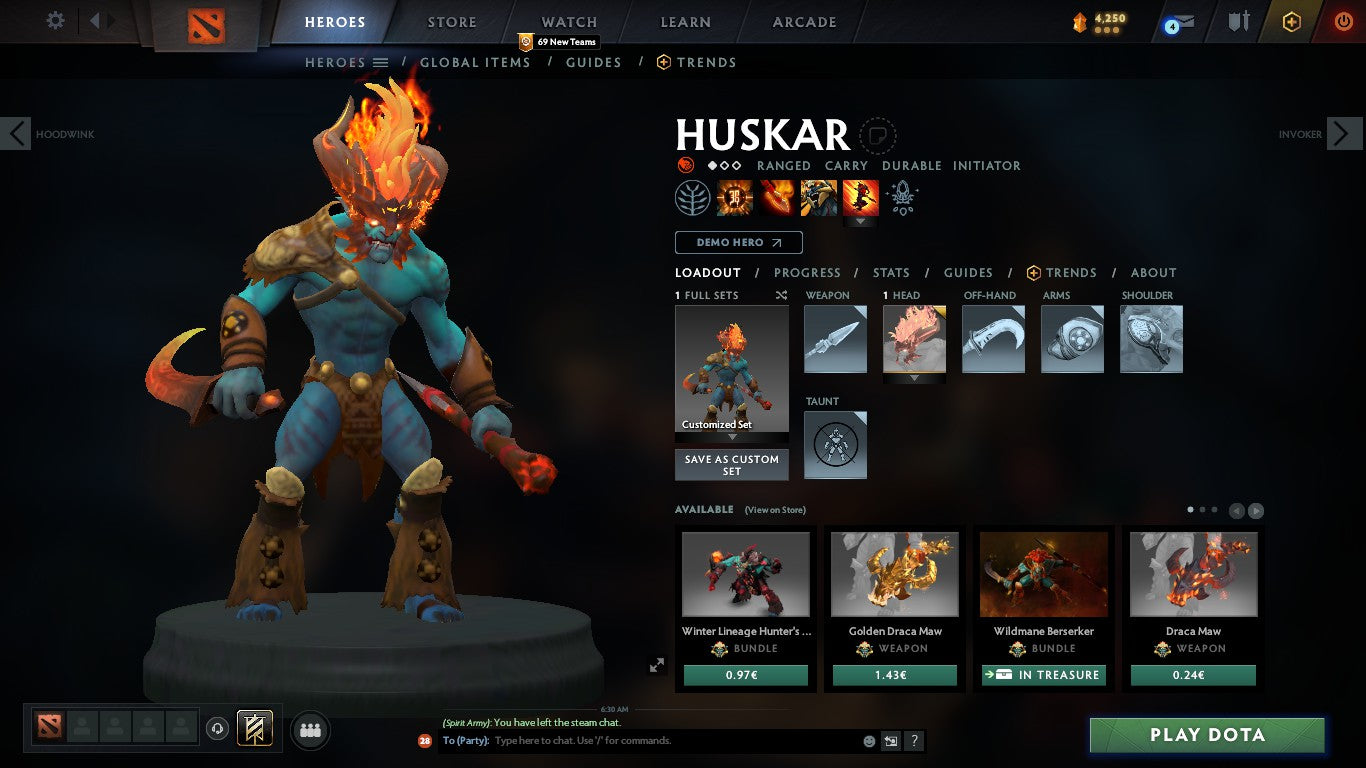This screenshot has height=768, width=1366.
Task: Open the settings gear icon
Action: (55, 20)
